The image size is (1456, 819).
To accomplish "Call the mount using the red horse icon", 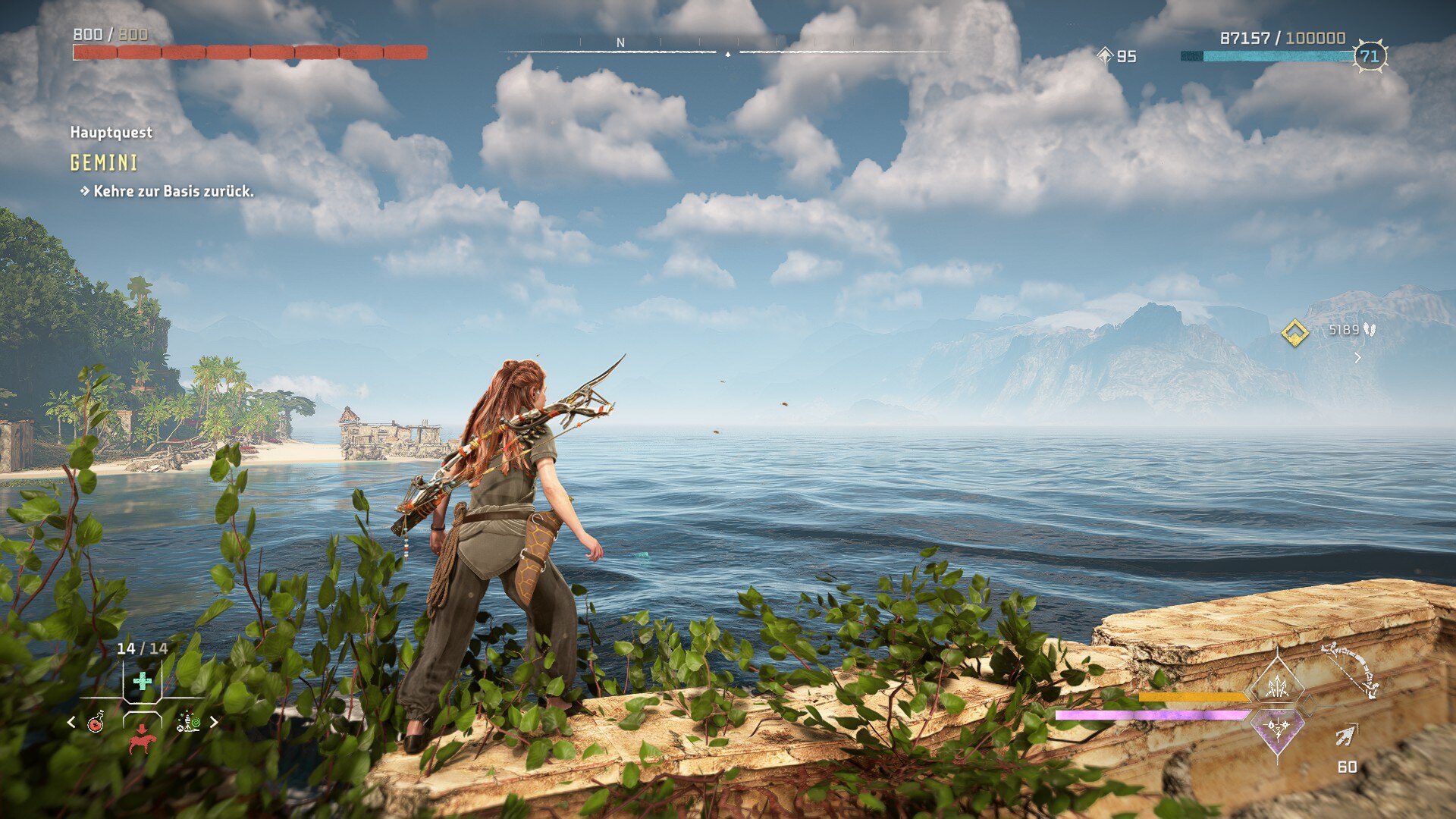I will 142,739.
